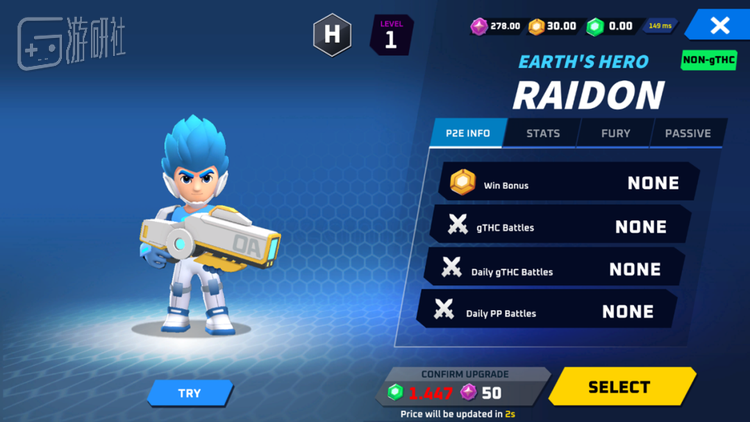Image resolution: width=750 pixels, height=422 pixels.
Task: Confirm the hero upgrade purchase
Action: (x=465, y=386)
